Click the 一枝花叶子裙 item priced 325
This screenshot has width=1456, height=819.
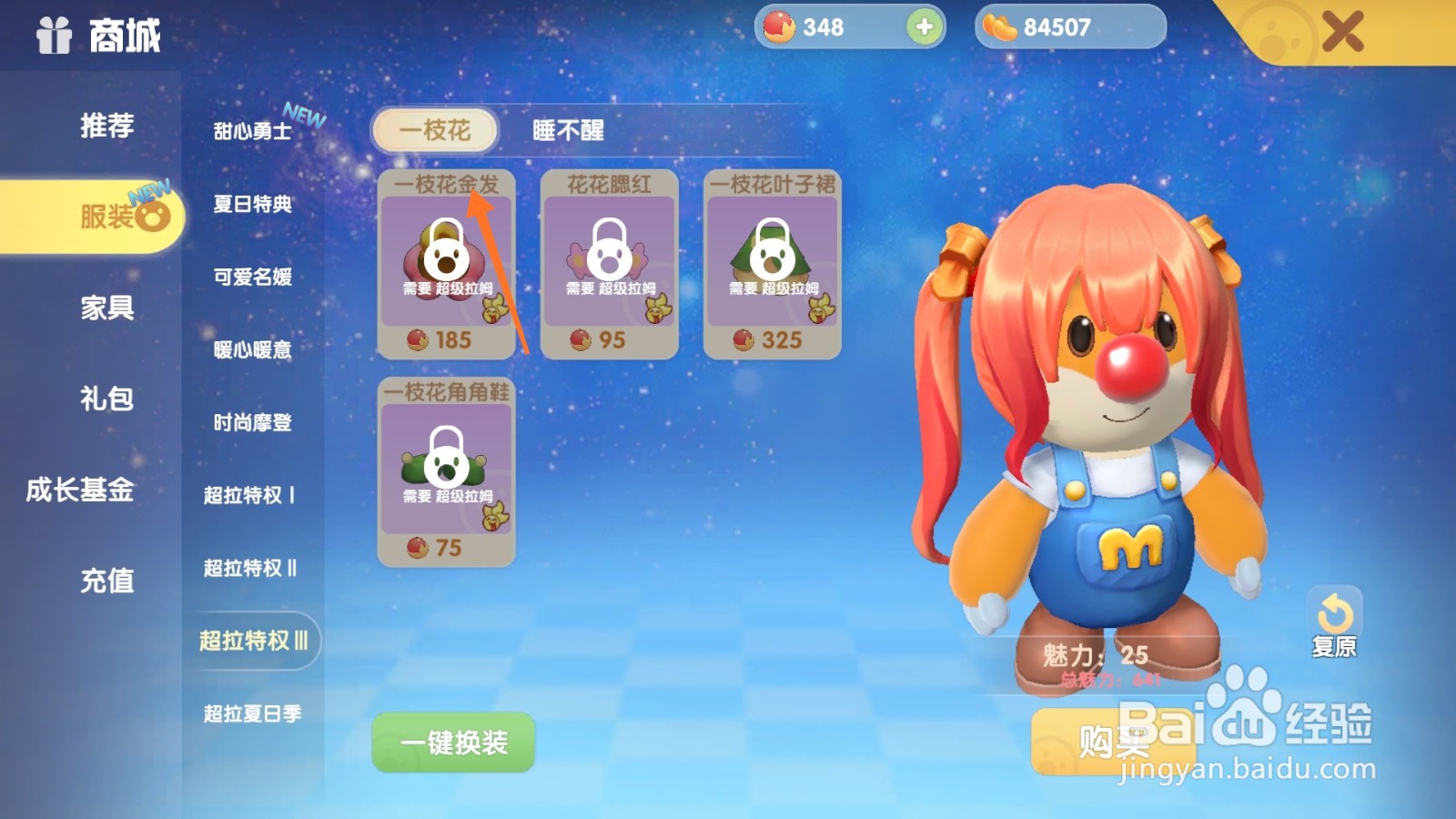771,259
